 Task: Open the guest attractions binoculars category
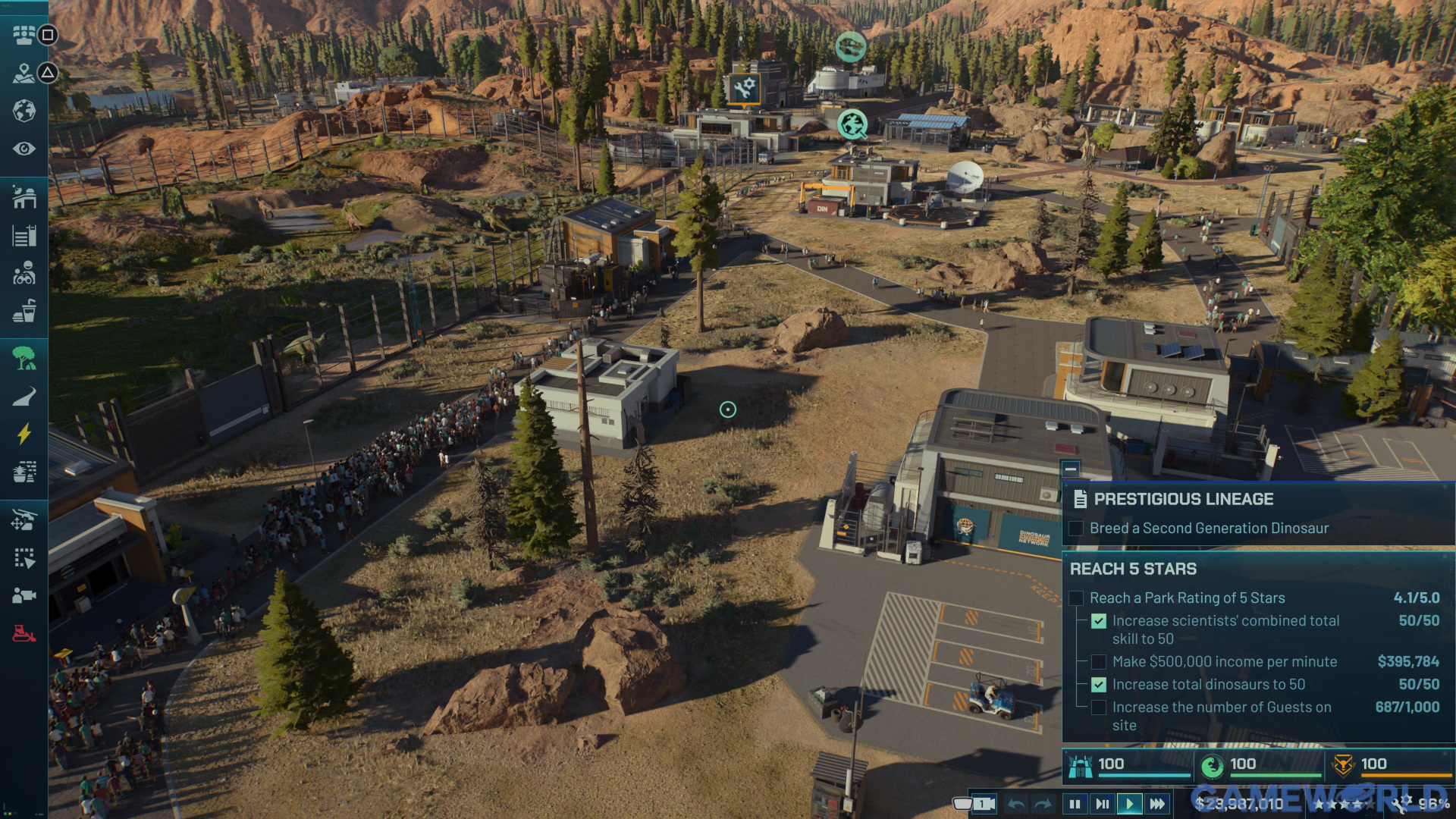coord(24,273)
